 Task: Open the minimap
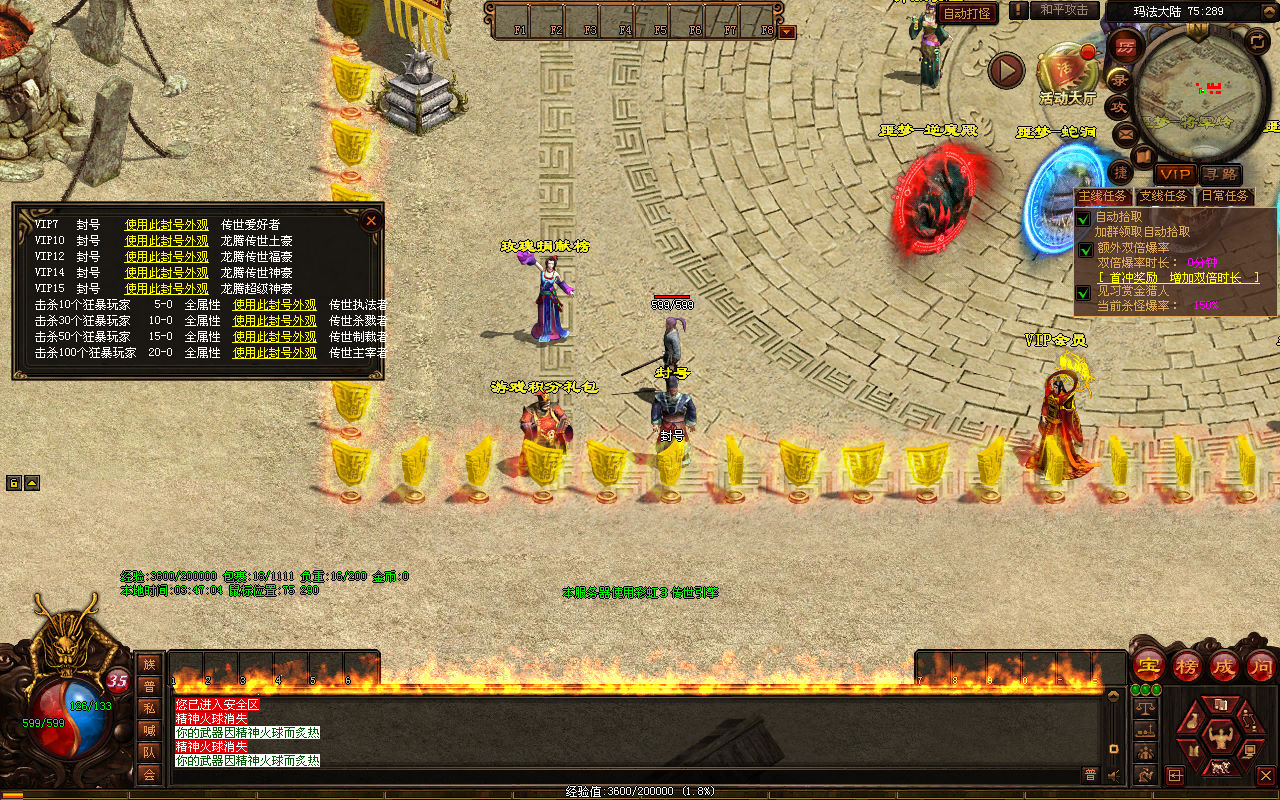1189,92
